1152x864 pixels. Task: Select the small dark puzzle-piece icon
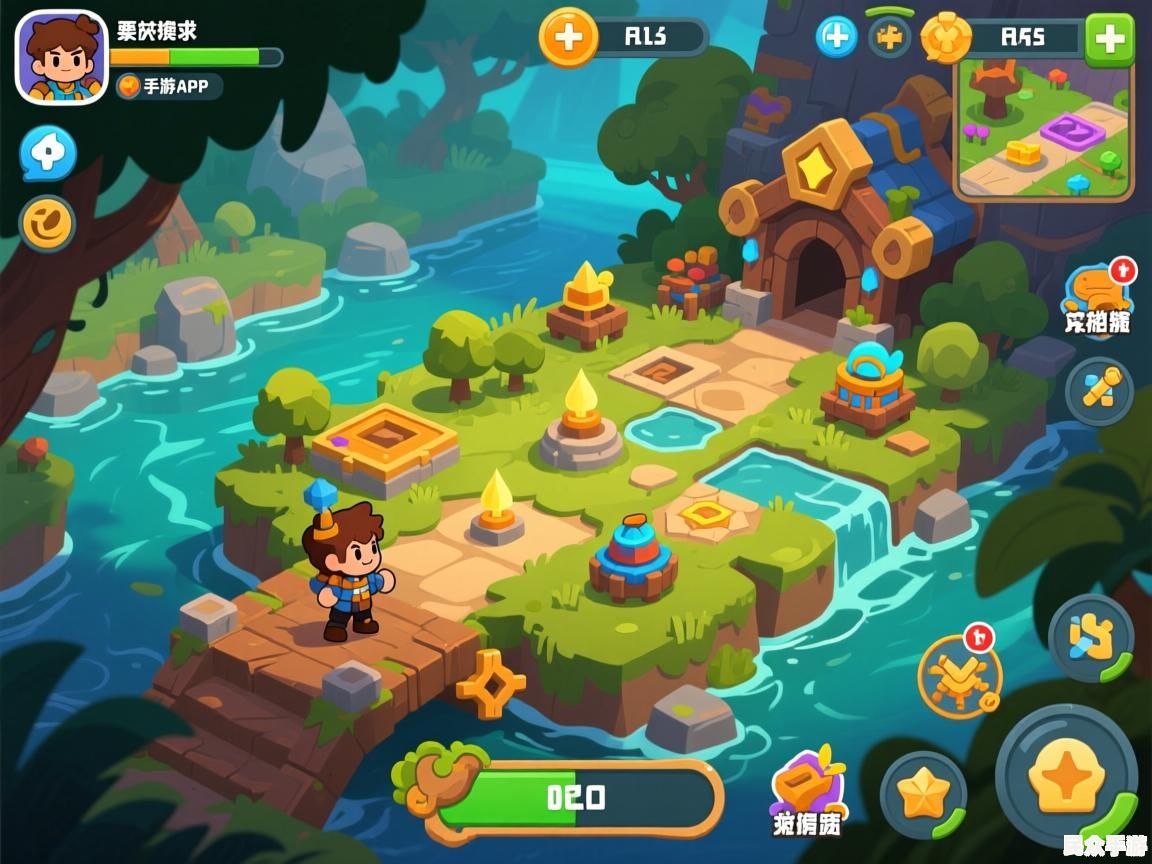coord(888,38)
